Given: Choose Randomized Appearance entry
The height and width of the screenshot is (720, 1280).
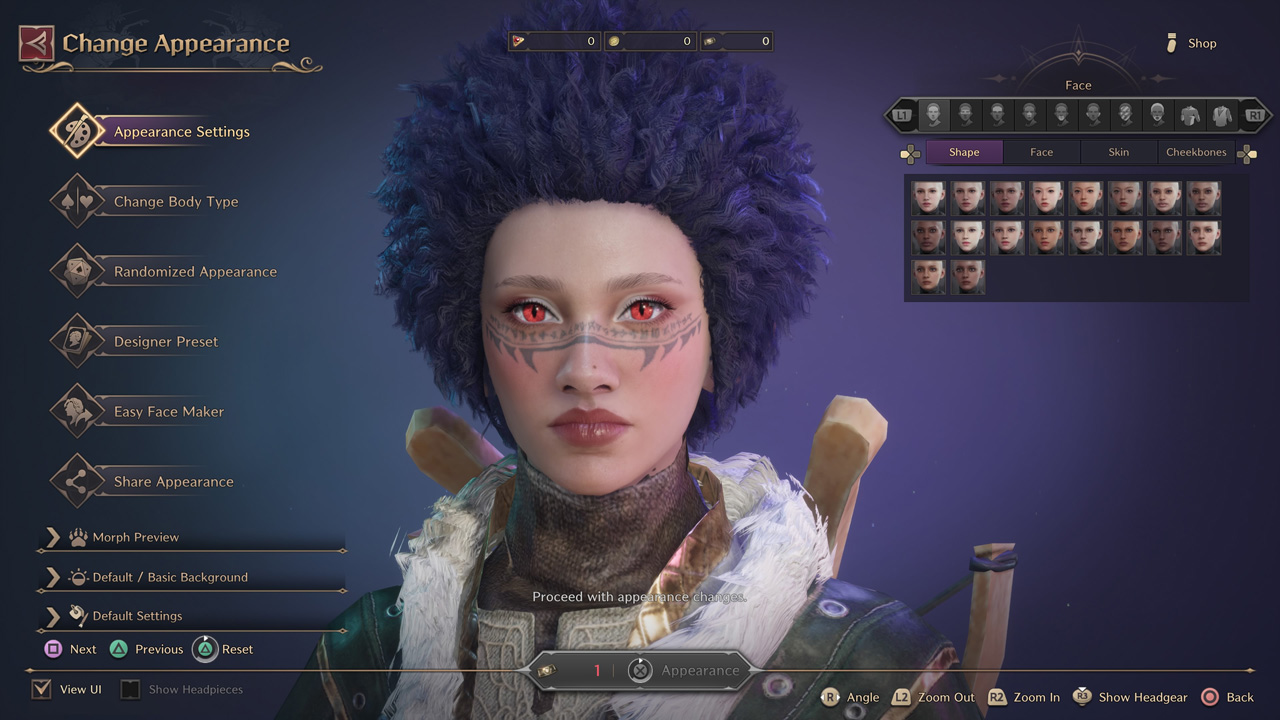Looking at the screenshot, I should coord(195,272).
